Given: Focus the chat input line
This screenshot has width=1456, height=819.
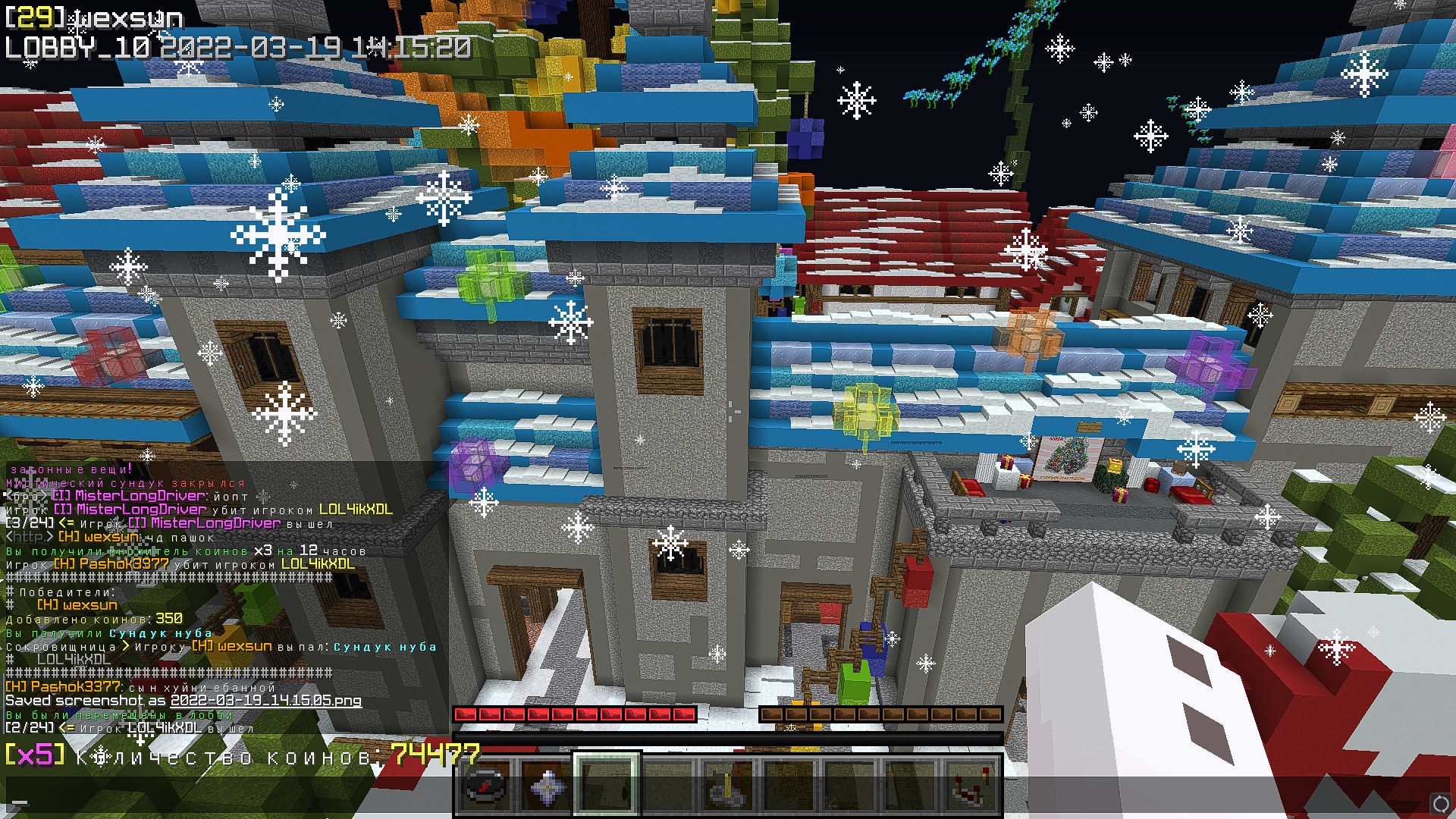Looking at the screenshot, I should (227, 800).
